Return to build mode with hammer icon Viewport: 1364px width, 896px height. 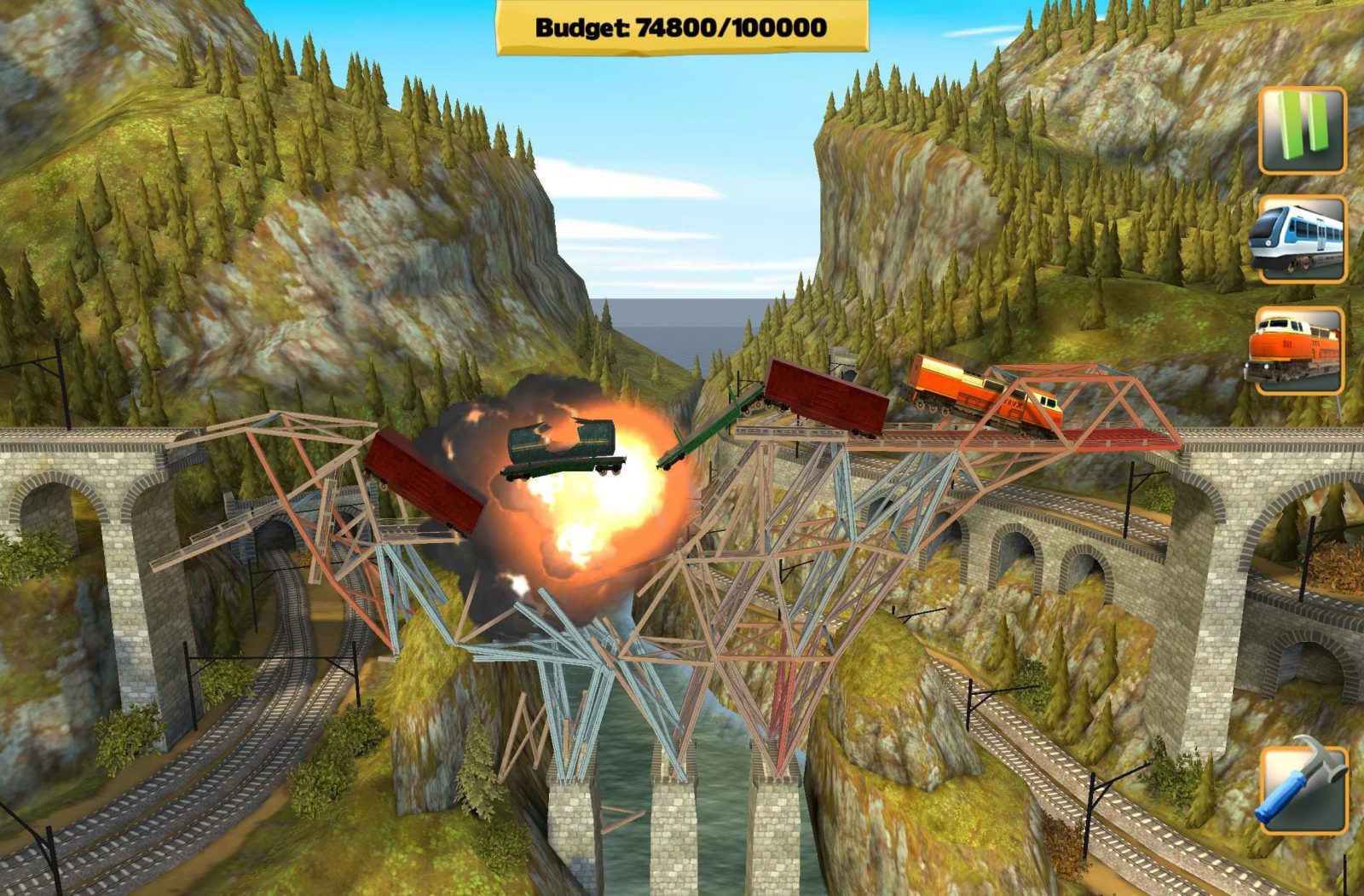tap(1303, 789)
